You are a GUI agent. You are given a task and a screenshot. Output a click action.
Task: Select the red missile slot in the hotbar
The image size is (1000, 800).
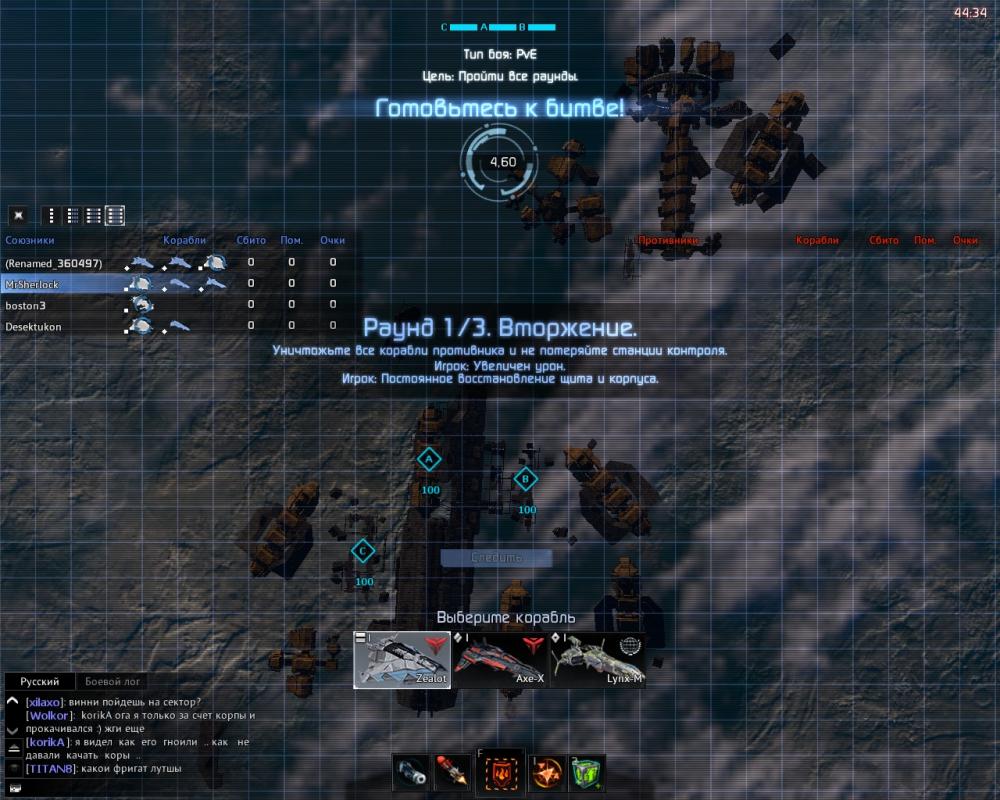click(453, 773)
